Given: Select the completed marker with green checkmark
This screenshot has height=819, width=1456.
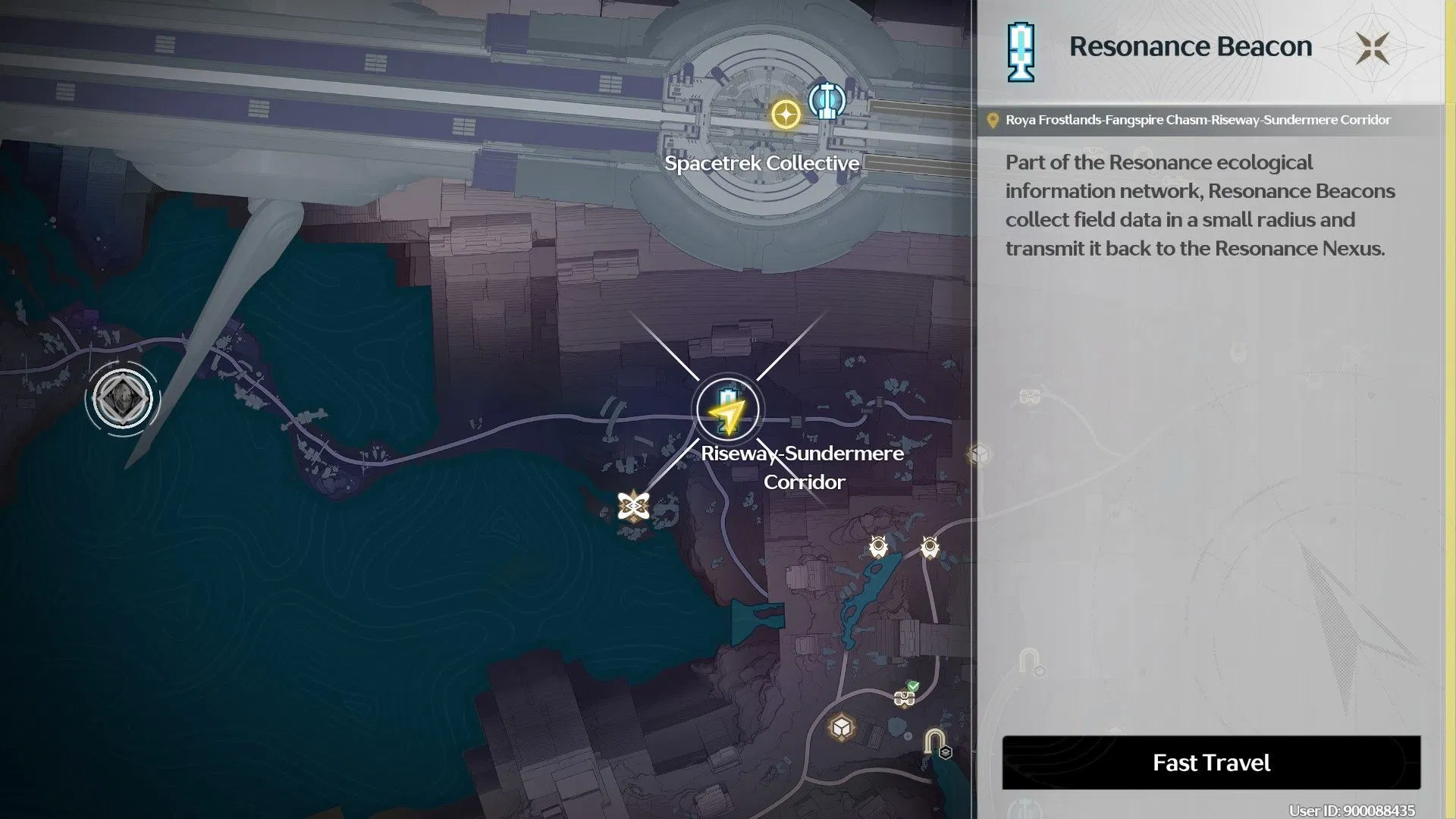Looking at the screenshot, I should (x=905, y=696).
